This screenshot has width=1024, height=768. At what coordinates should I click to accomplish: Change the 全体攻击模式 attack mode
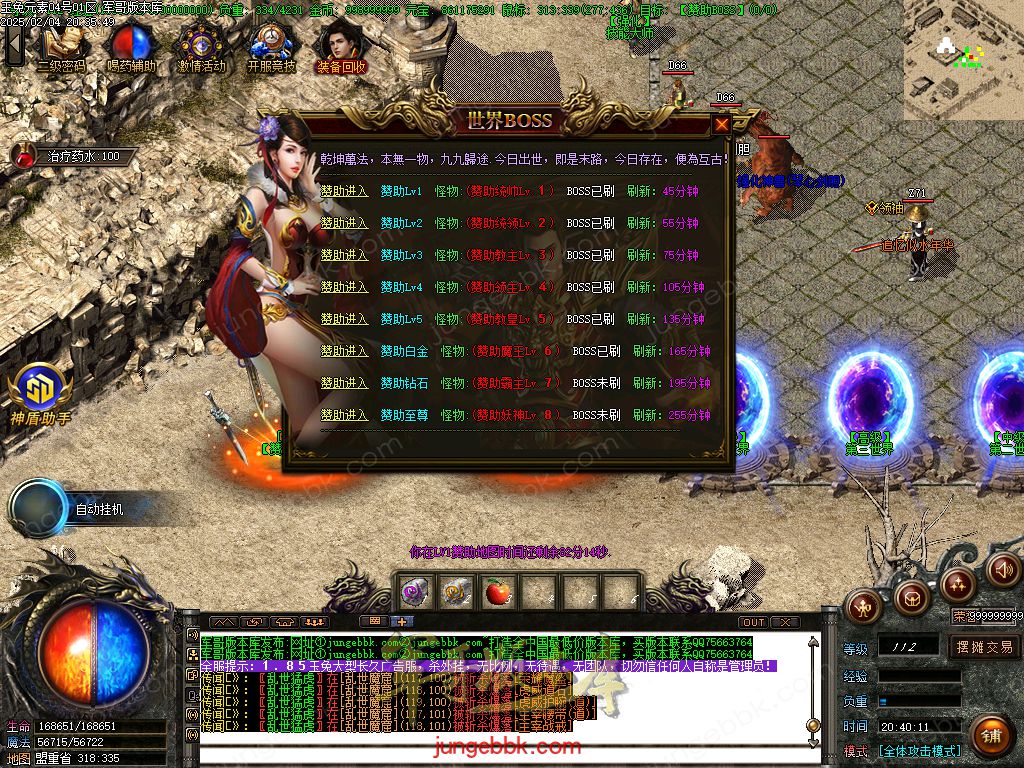920,751
